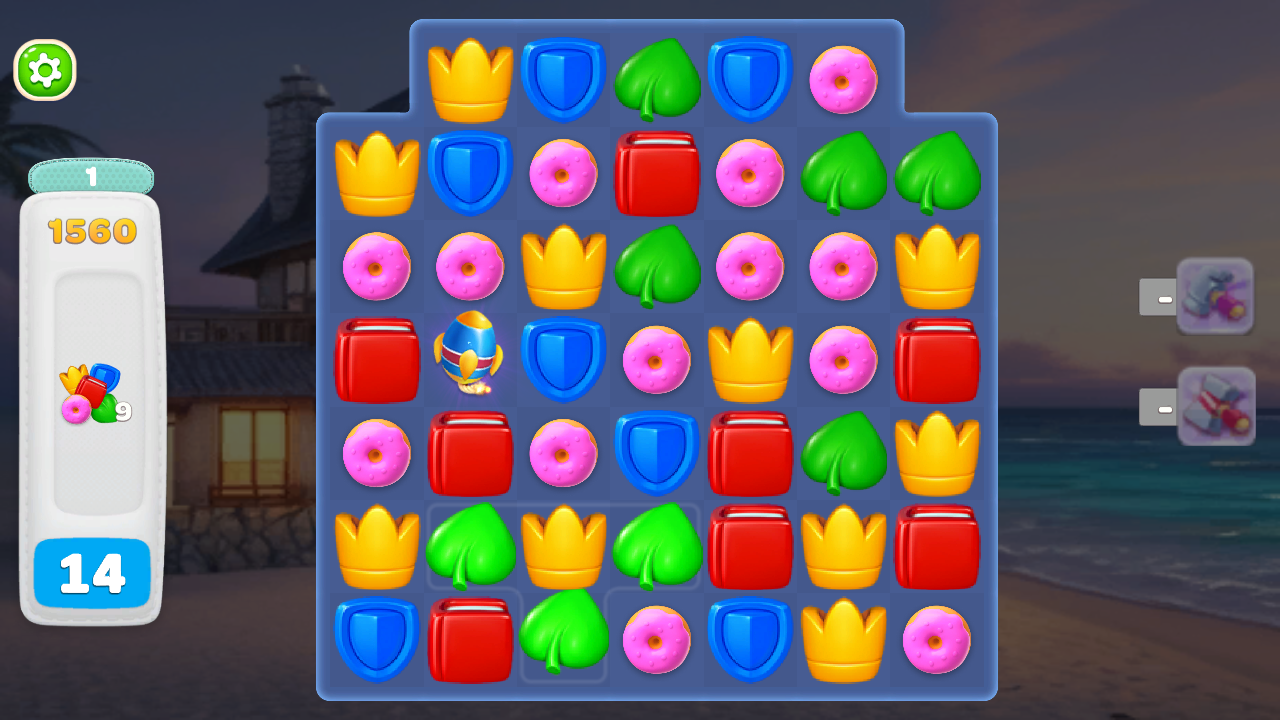Image resolution: width=1280 pixels, height=720 pixels.
Task: Select the crown in the bottom-left area
Action: 377,547
